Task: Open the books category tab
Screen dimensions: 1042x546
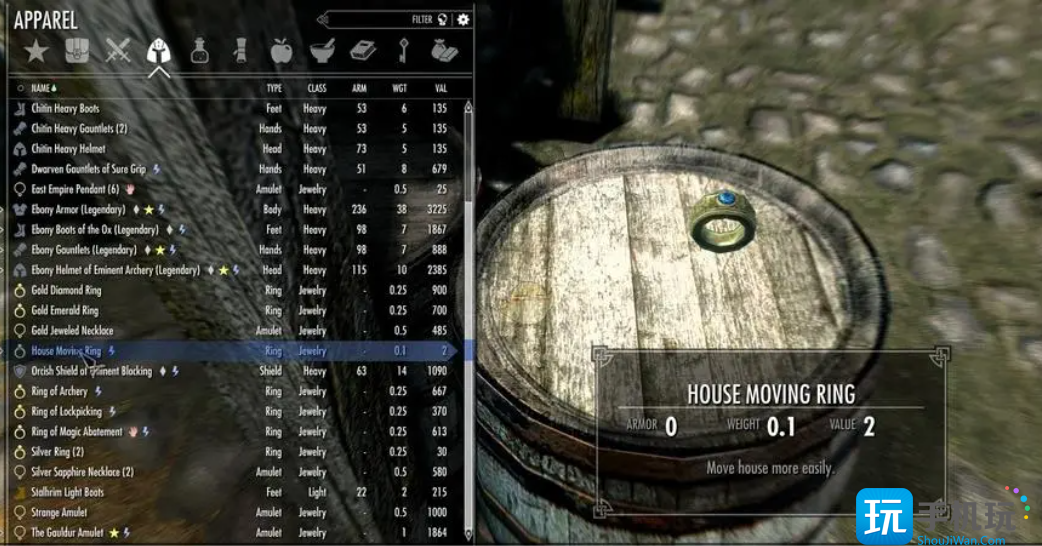Action: click(363, 50)
